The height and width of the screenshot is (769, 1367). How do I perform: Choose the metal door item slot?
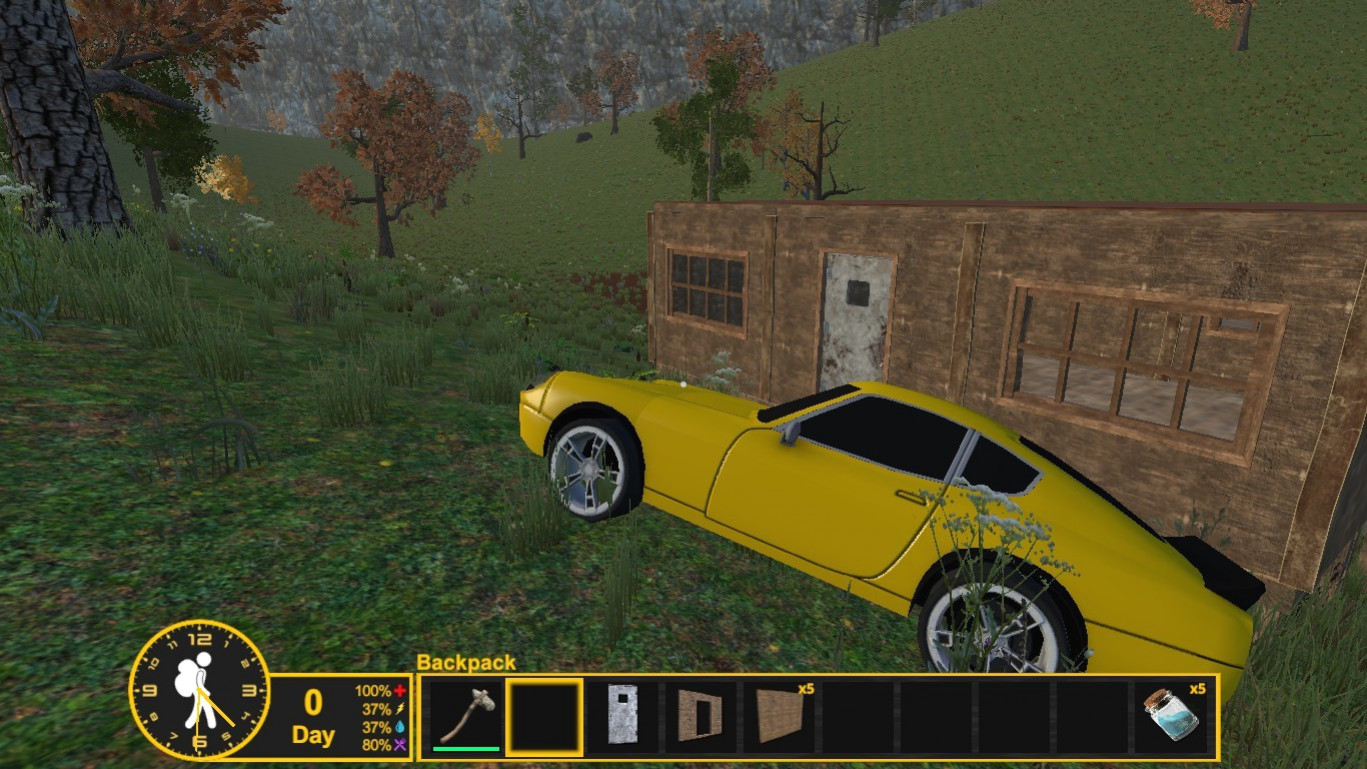click(x=622, y=716)
